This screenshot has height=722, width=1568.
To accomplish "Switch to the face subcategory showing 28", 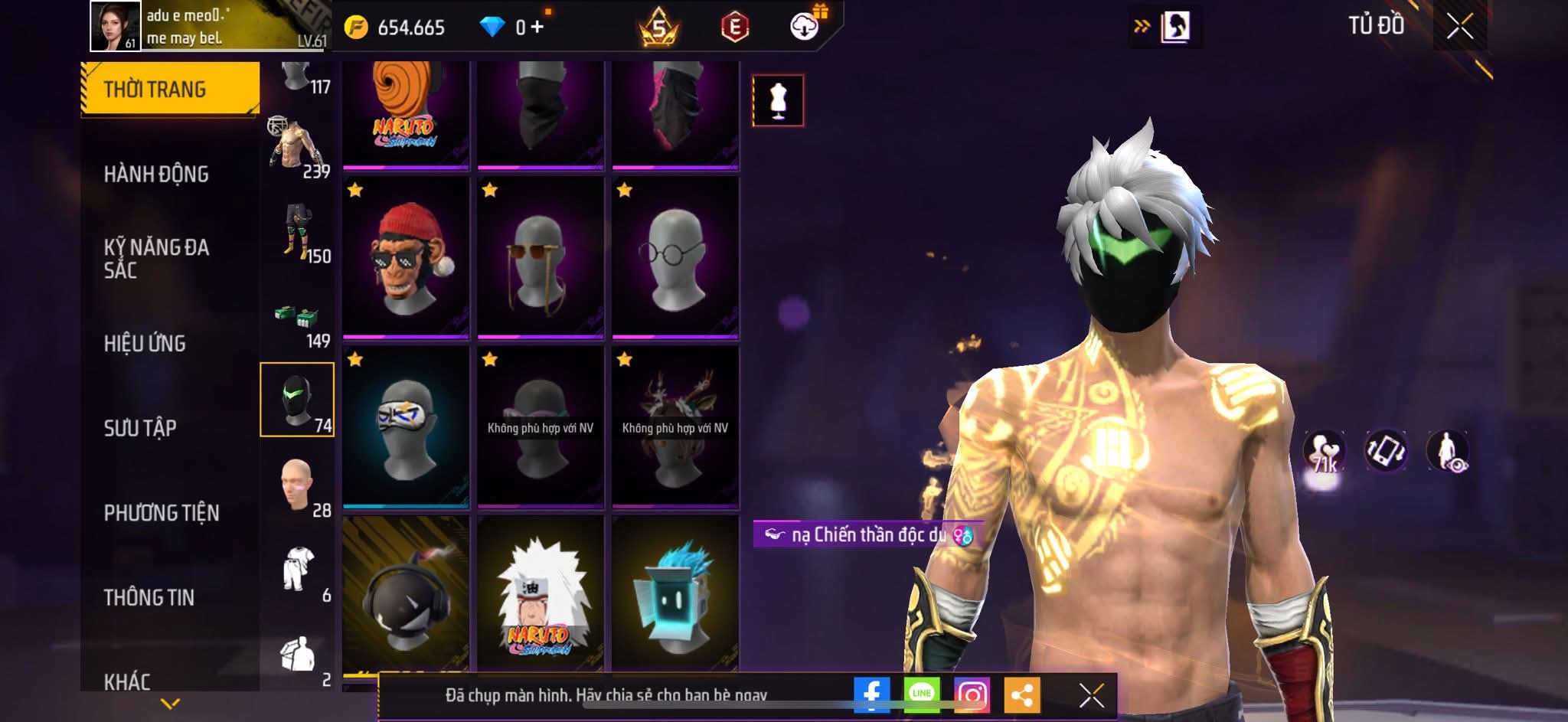I will click(298, 487).
